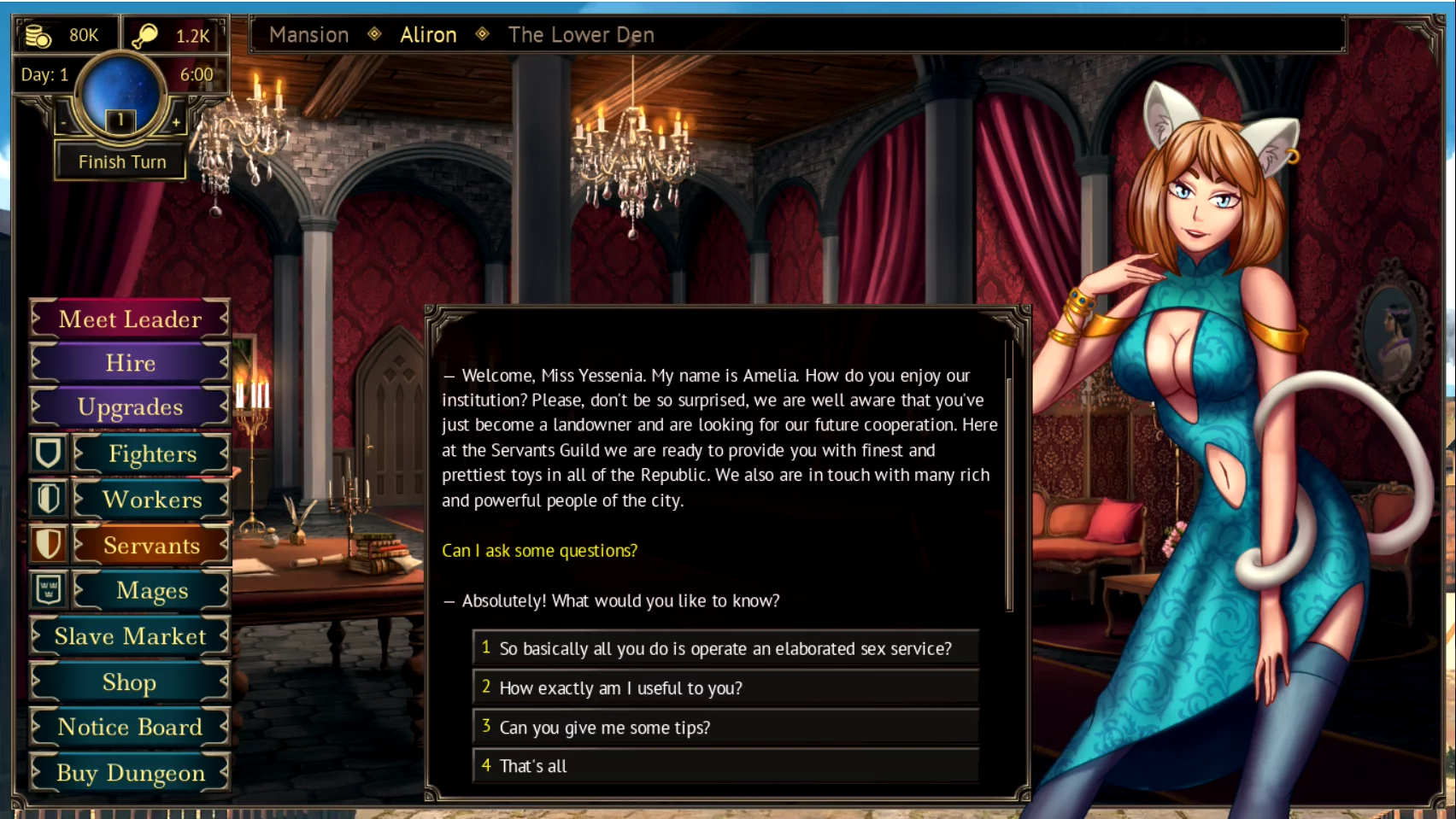
Task: Switch to the Mansion location tab
Action: click(308, 35)
